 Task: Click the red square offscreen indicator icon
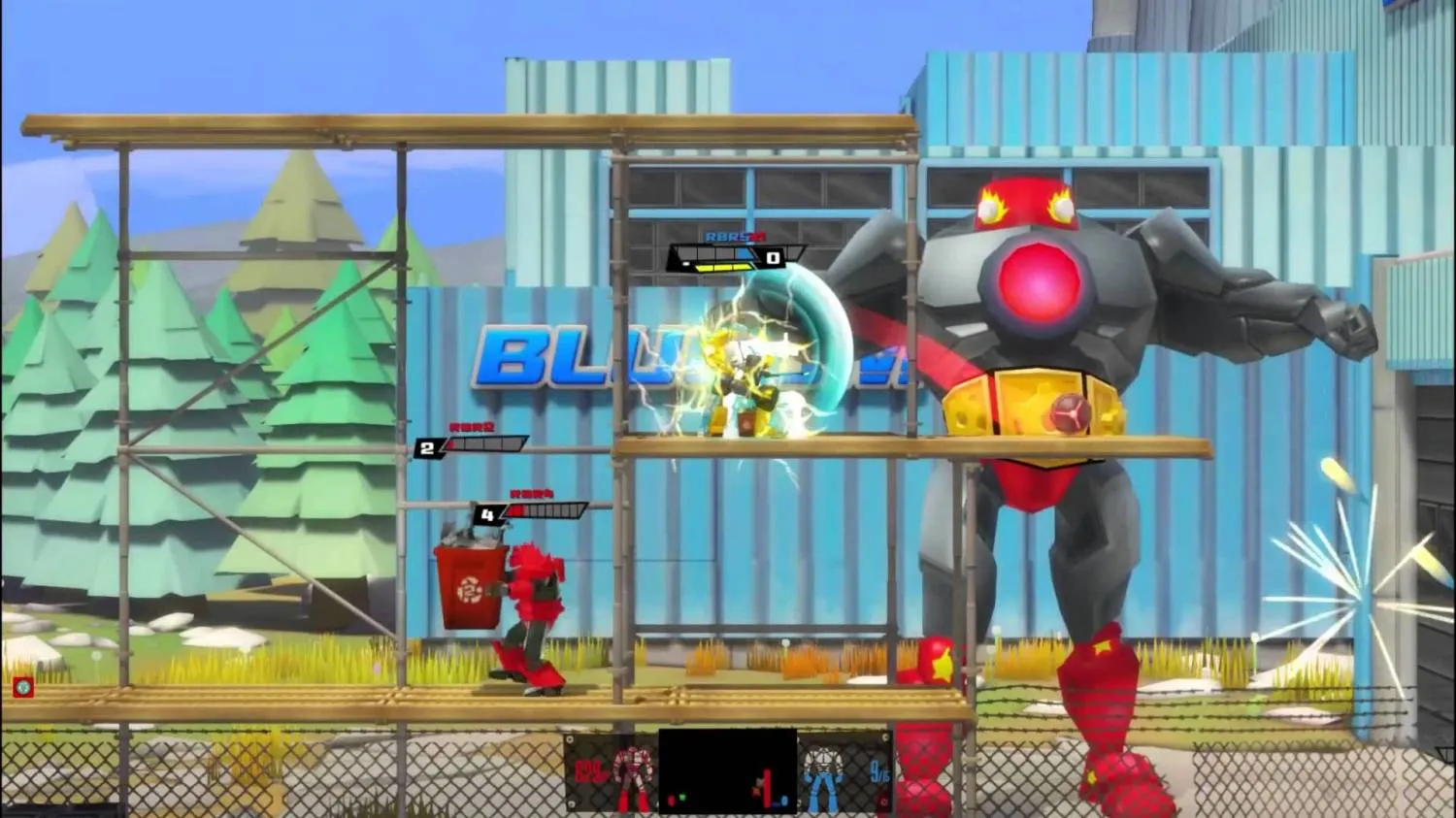[x=22, y=688]
